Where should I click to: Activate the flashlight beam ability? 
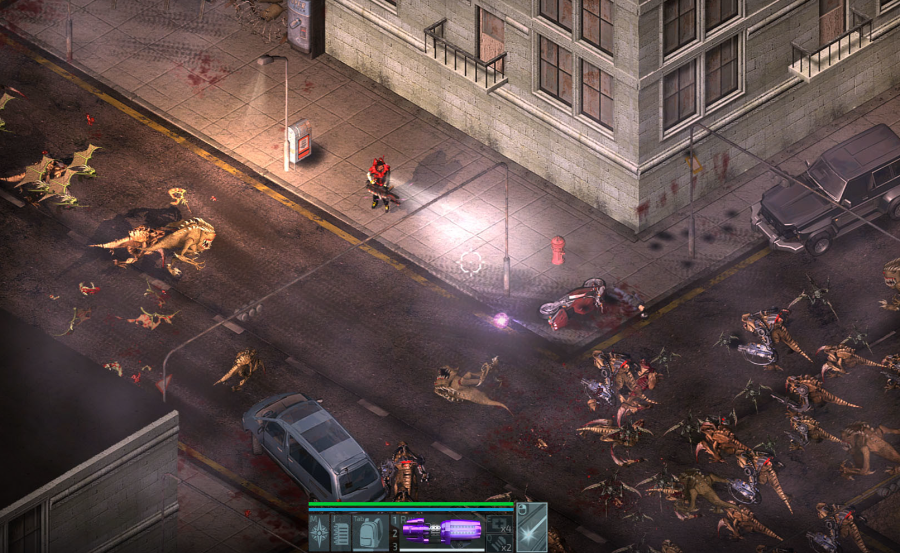531,530
